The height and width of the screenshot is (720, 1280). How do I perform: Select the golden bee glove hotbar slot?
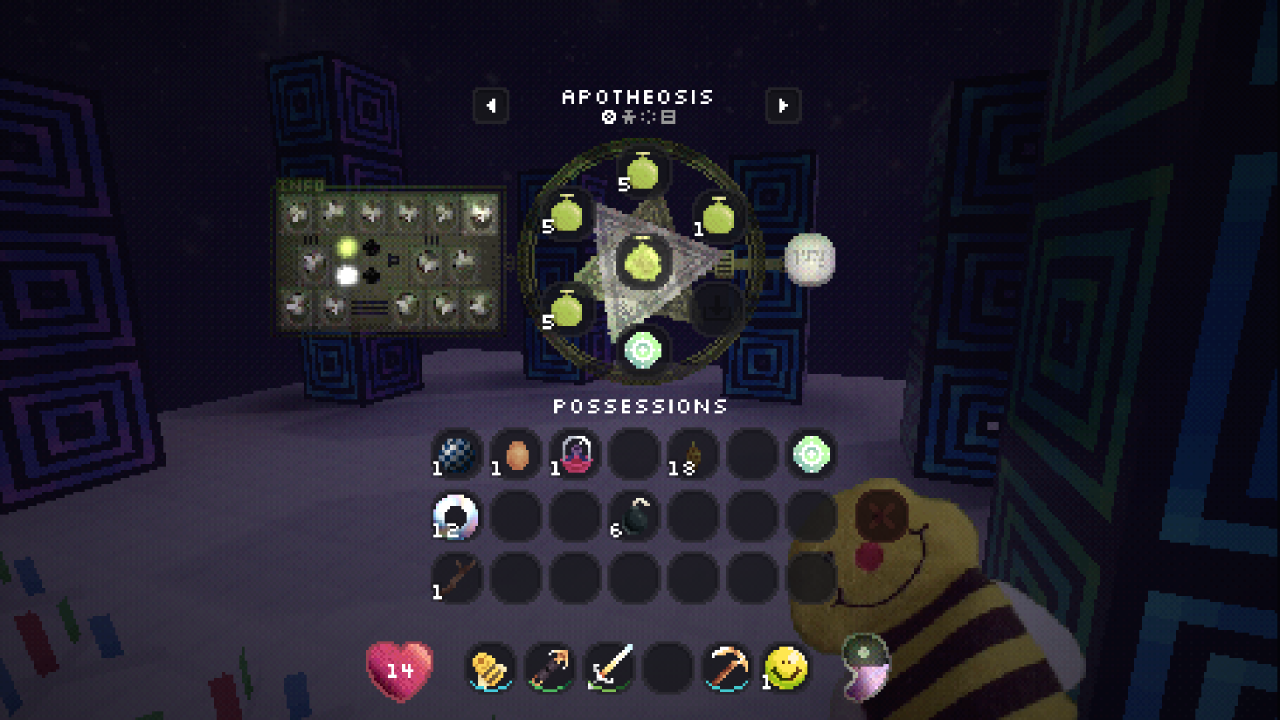(x=491, y=668)
